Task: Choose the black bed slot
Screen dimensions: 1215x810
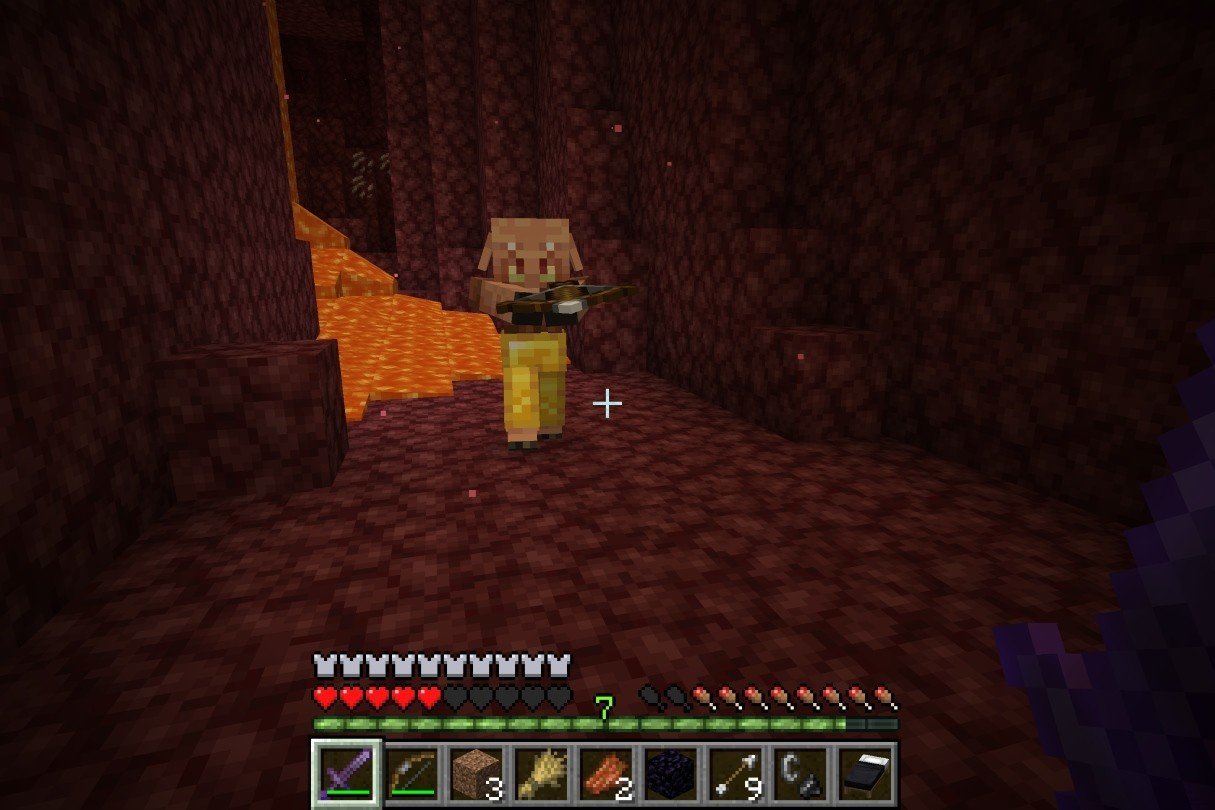Action: pos(866,774)
